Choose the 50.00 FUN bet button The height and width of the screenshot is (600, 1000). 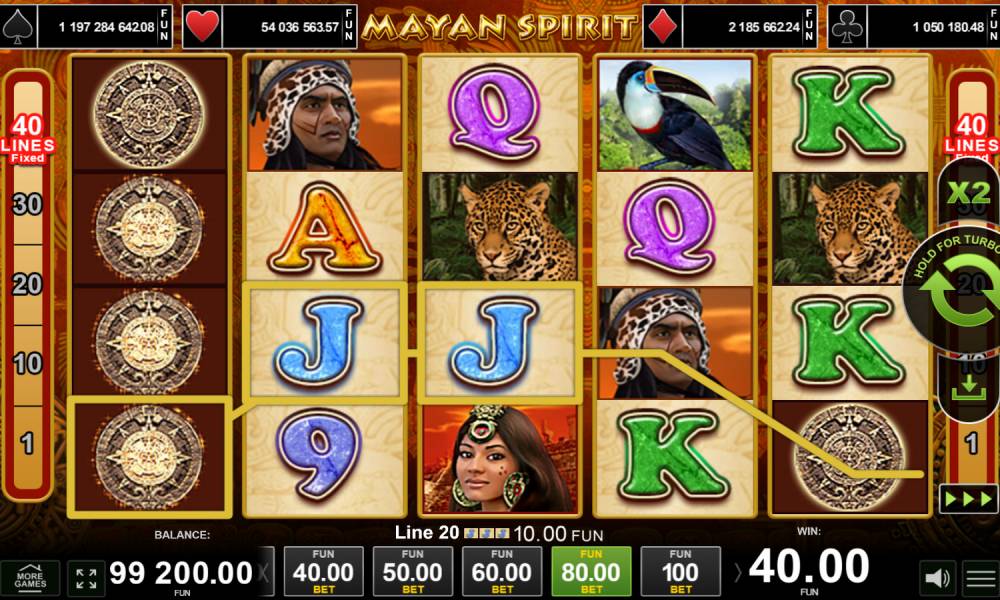(413, 572)
